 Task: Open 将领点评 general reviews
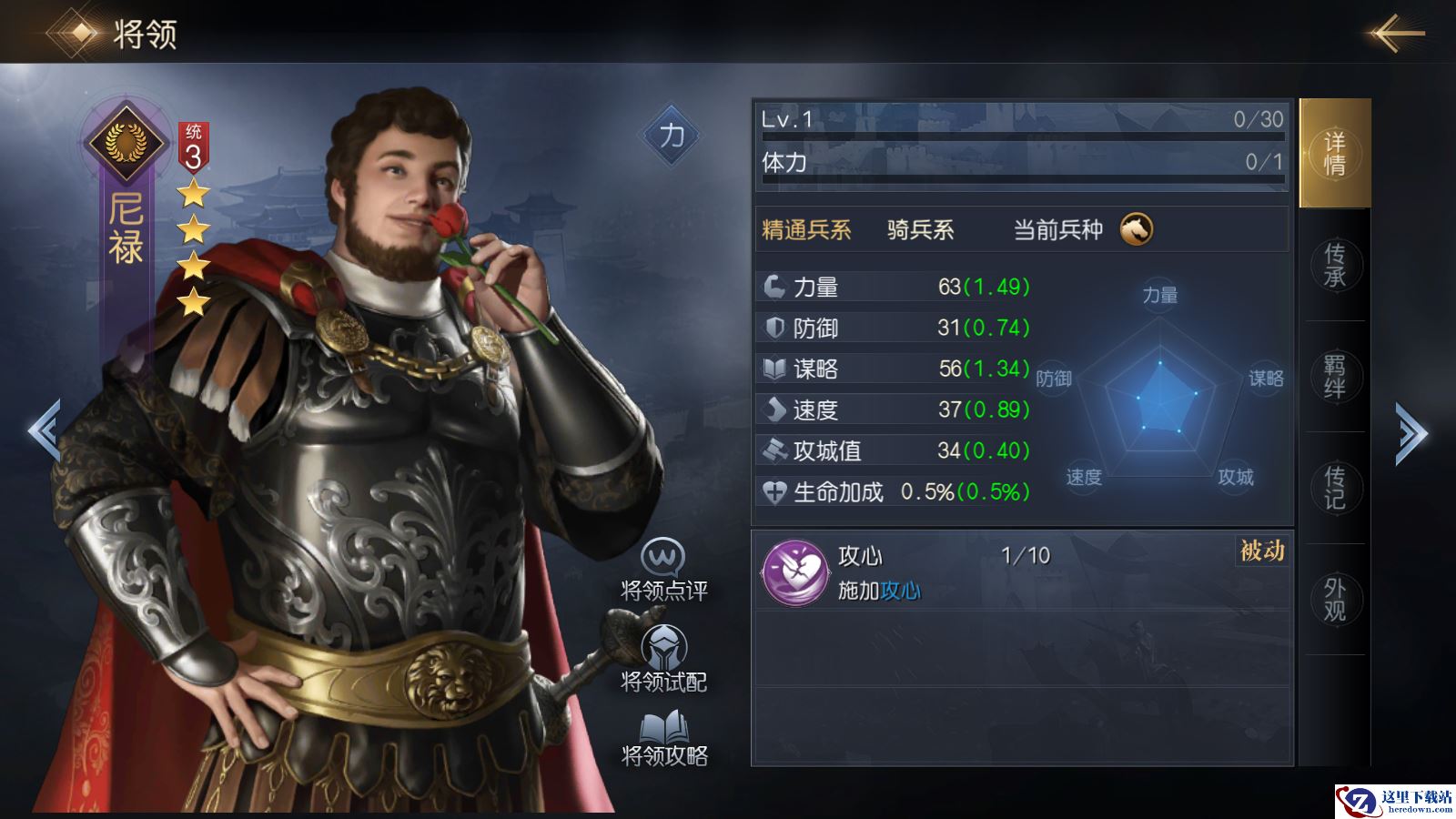[663, 571]
